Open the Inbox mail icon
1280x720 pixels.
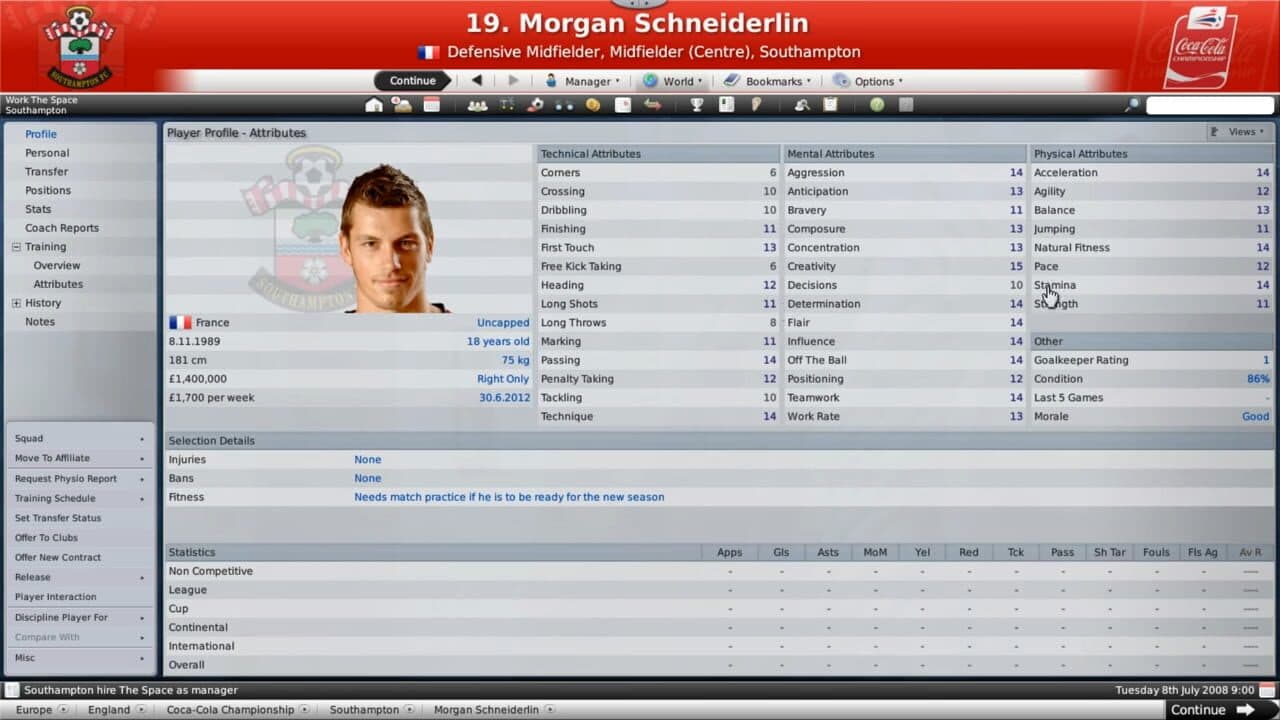point(402,104)
